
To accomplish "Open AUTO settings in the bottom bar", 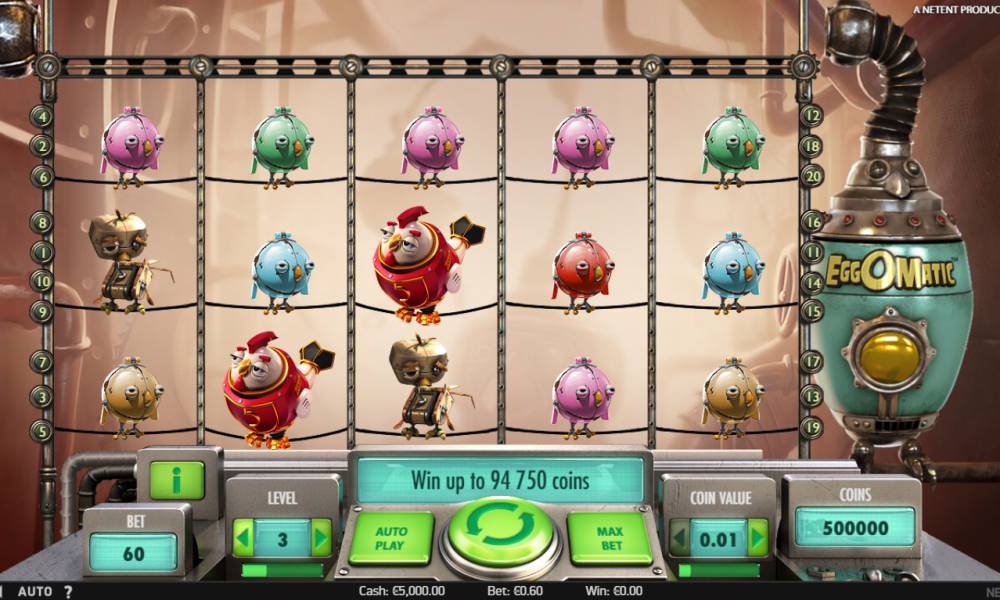I will click(35, 591).
